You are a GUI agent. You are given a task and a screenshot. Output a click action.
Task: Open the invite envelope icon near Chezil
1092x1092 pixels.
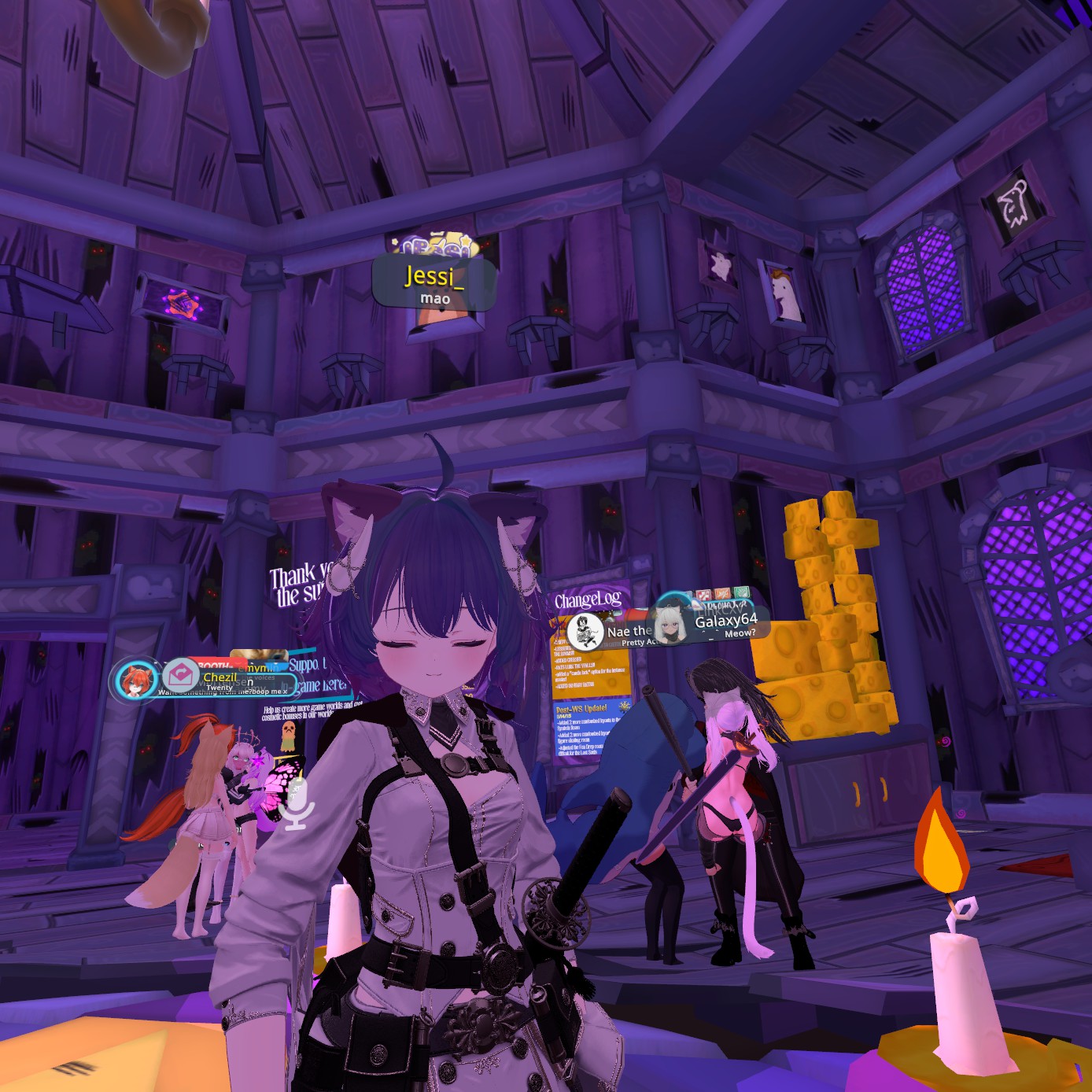pyautogui.click(x=181, y=675)
